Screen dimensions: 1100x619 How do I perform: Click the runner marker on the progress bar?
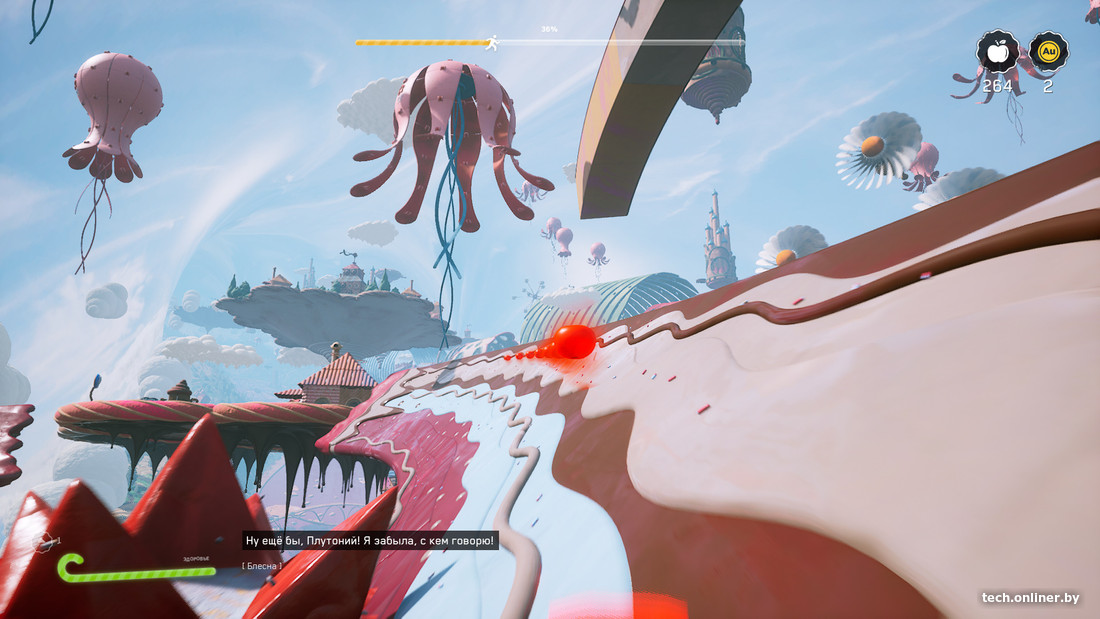coord(491,42)
